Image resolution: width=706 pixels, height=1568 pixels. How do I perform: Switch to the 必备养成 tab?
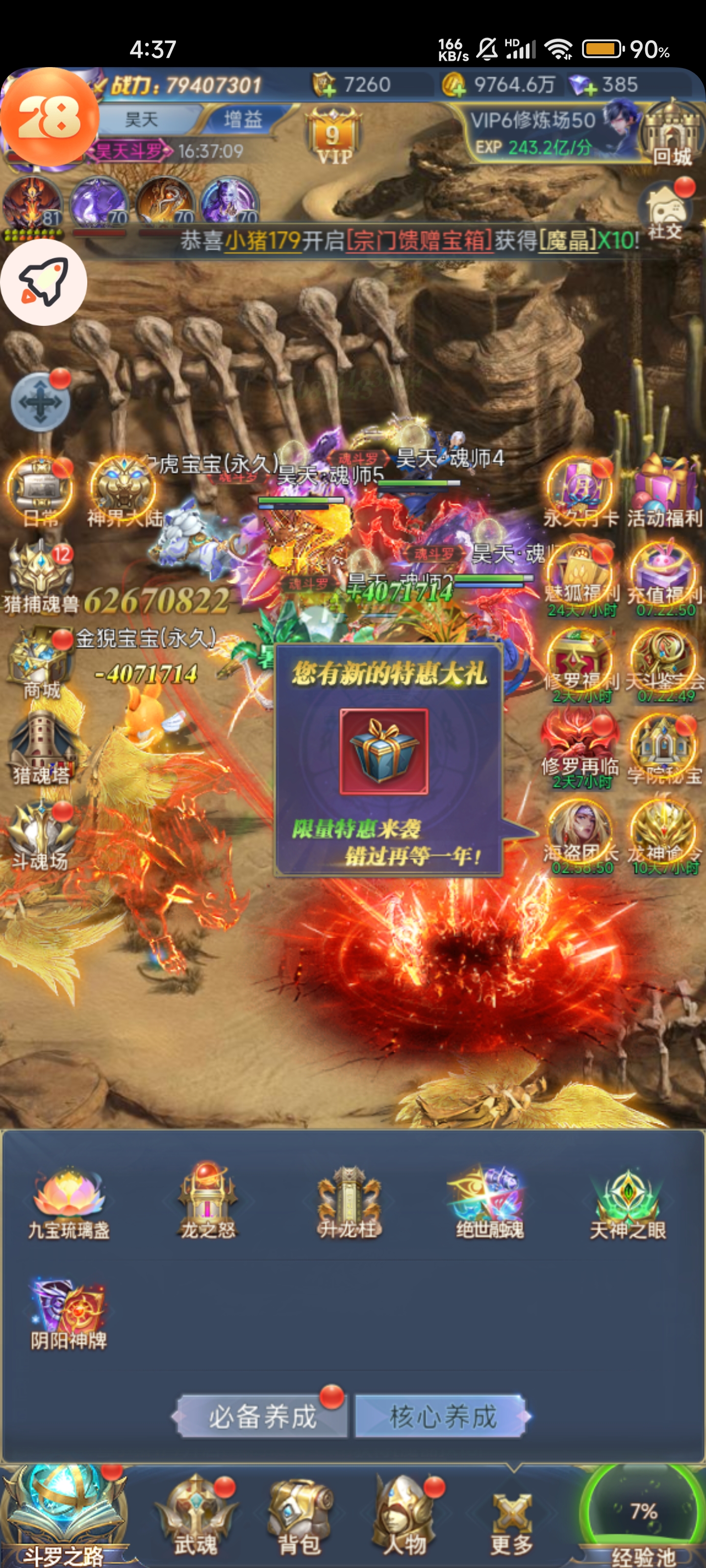pyautogui.click(x=262, y=1417)
